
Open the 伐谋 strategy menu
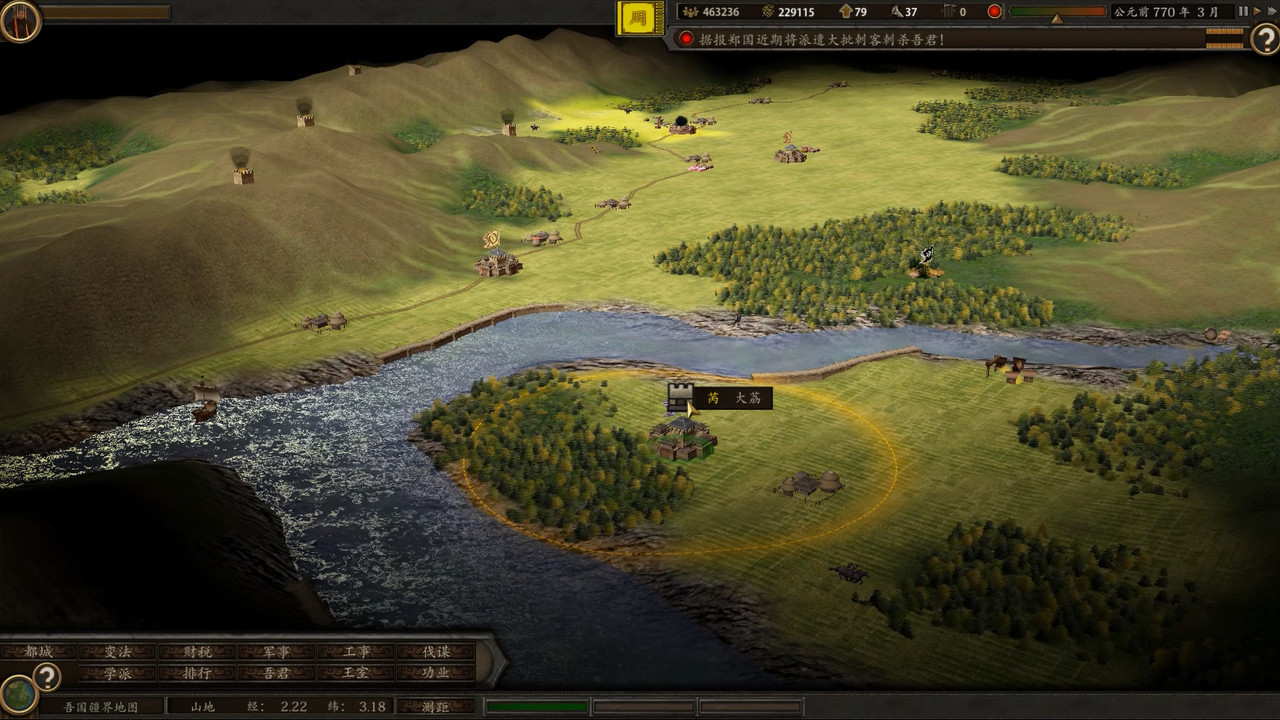pyautogui.click(x=436, y=651)
